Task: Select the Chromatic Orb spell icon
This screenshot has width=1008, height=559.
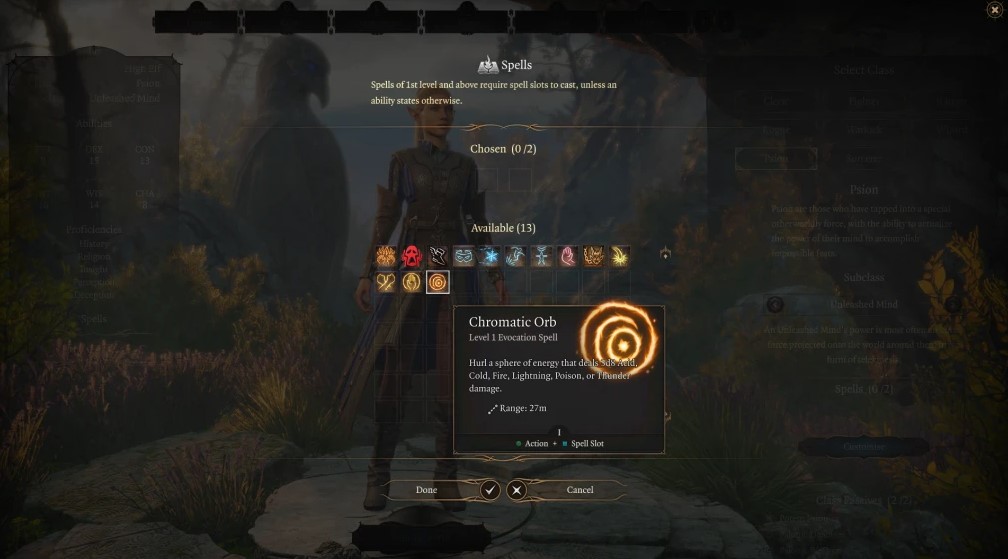Action: pos(438,283)
